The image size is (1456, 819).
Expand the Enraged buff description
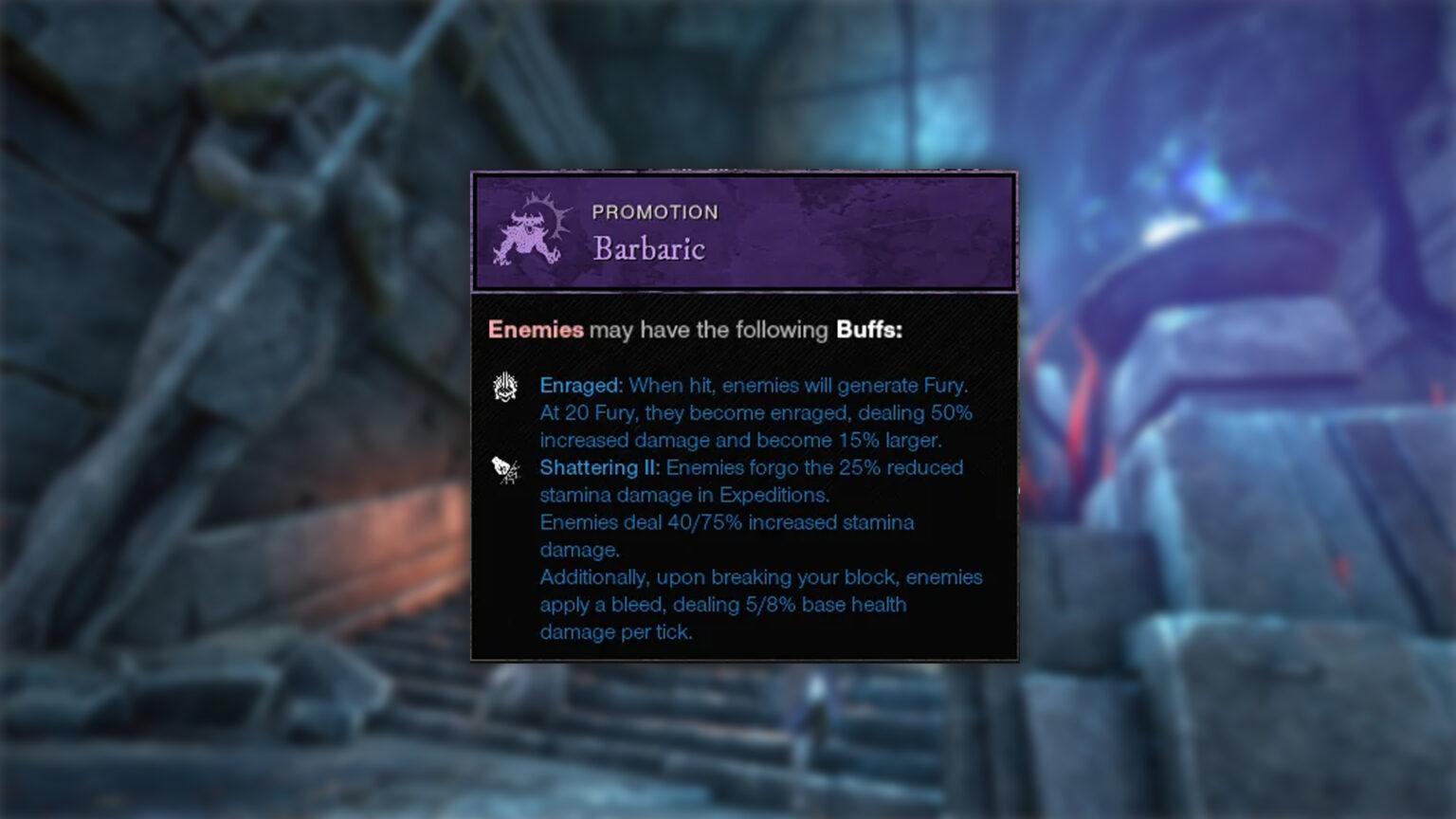[580, 386]
